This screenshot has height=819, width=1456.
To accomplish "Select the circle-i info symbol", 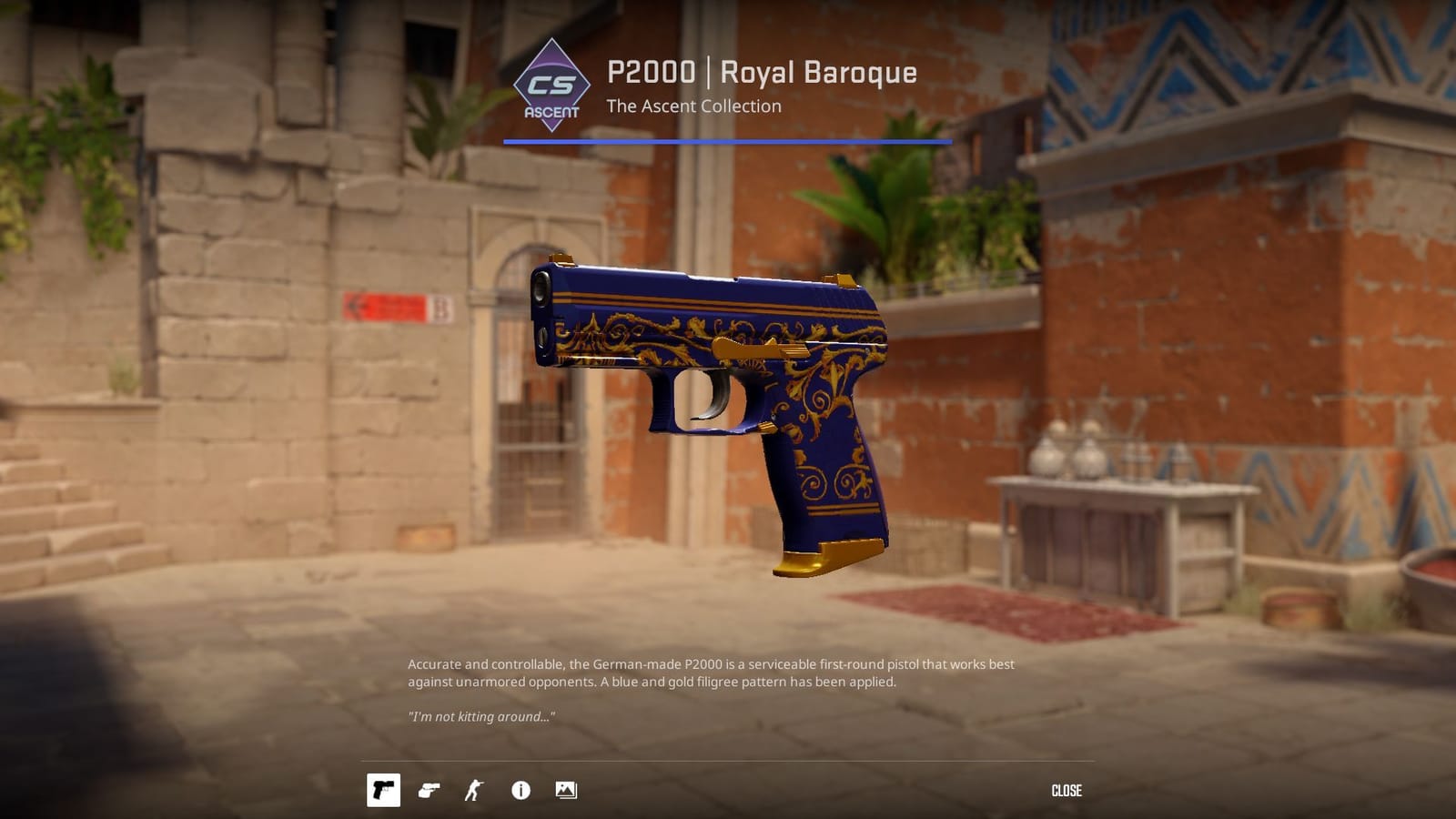I will click(521, 791).
